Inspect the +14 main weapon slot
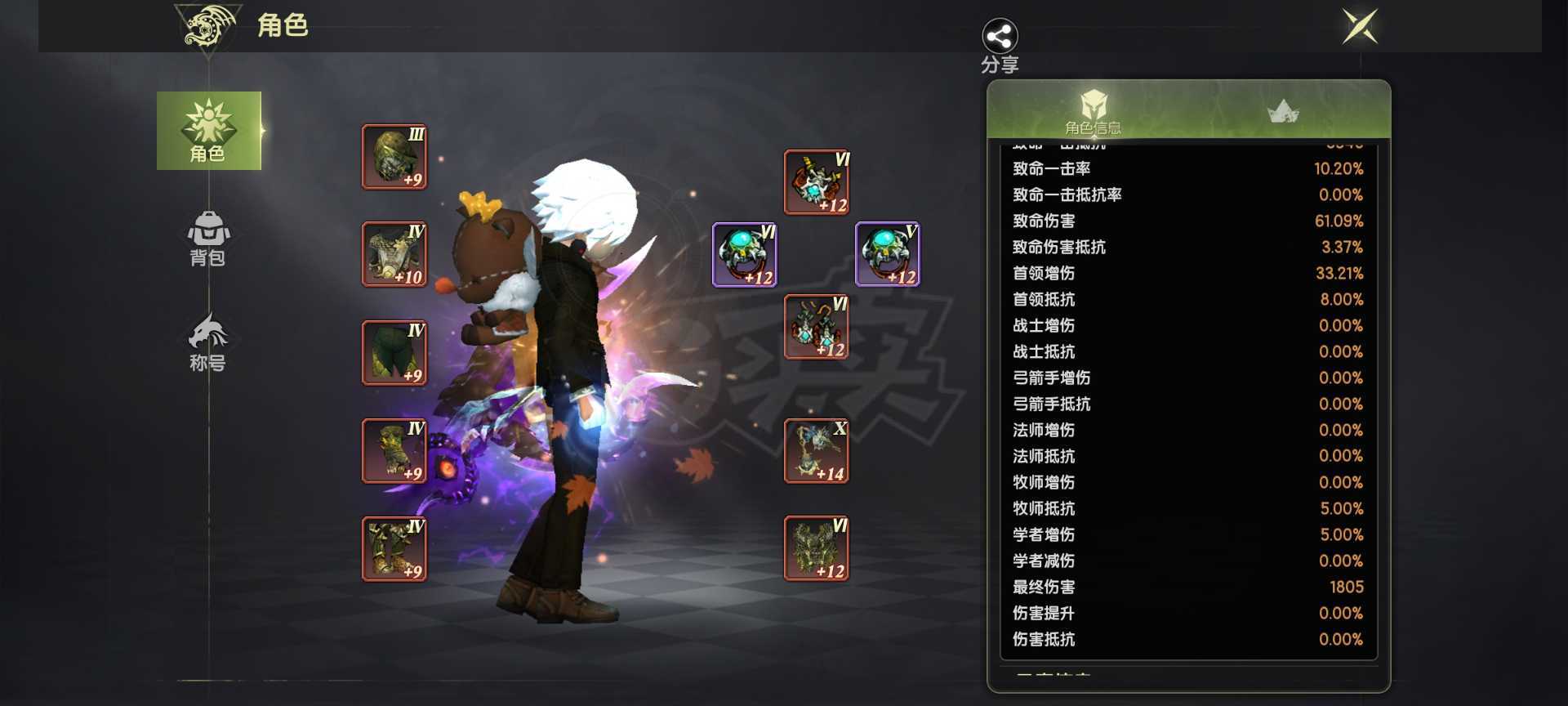 (x=817, y=451)
